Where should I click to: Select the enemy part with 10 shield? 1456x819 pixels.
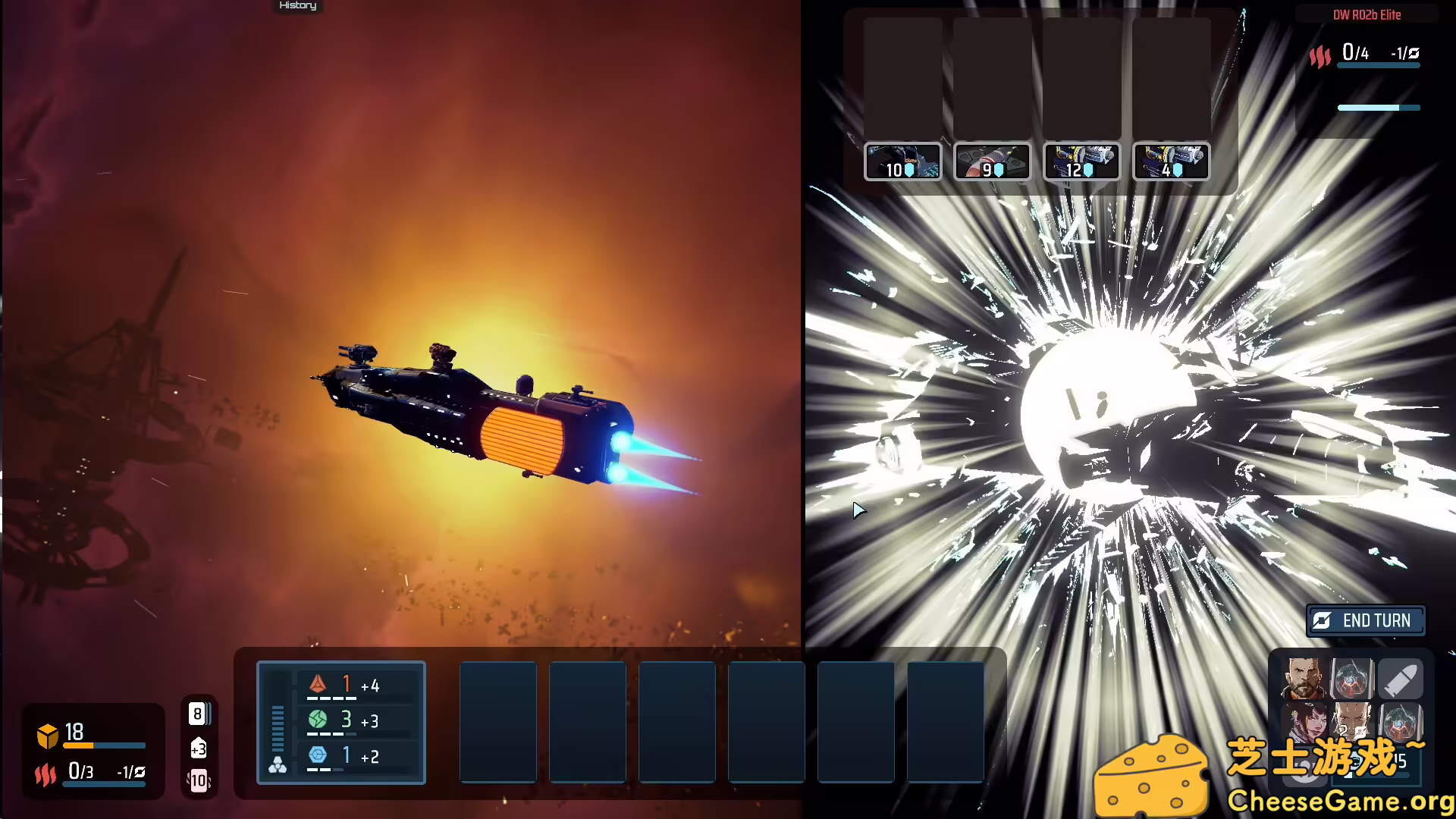(902, 161)
